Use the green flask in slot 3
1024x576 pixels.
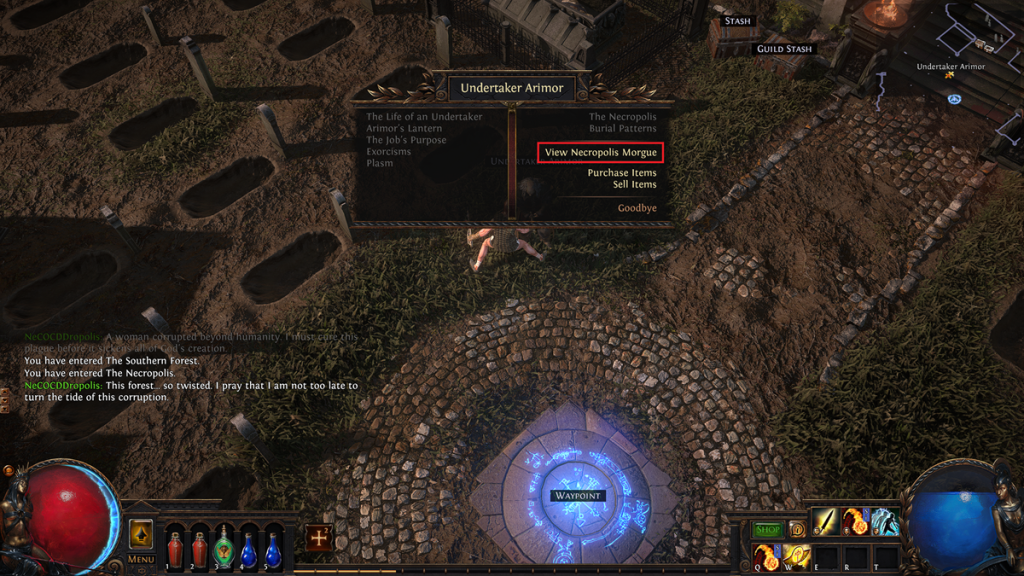[224, 549]
